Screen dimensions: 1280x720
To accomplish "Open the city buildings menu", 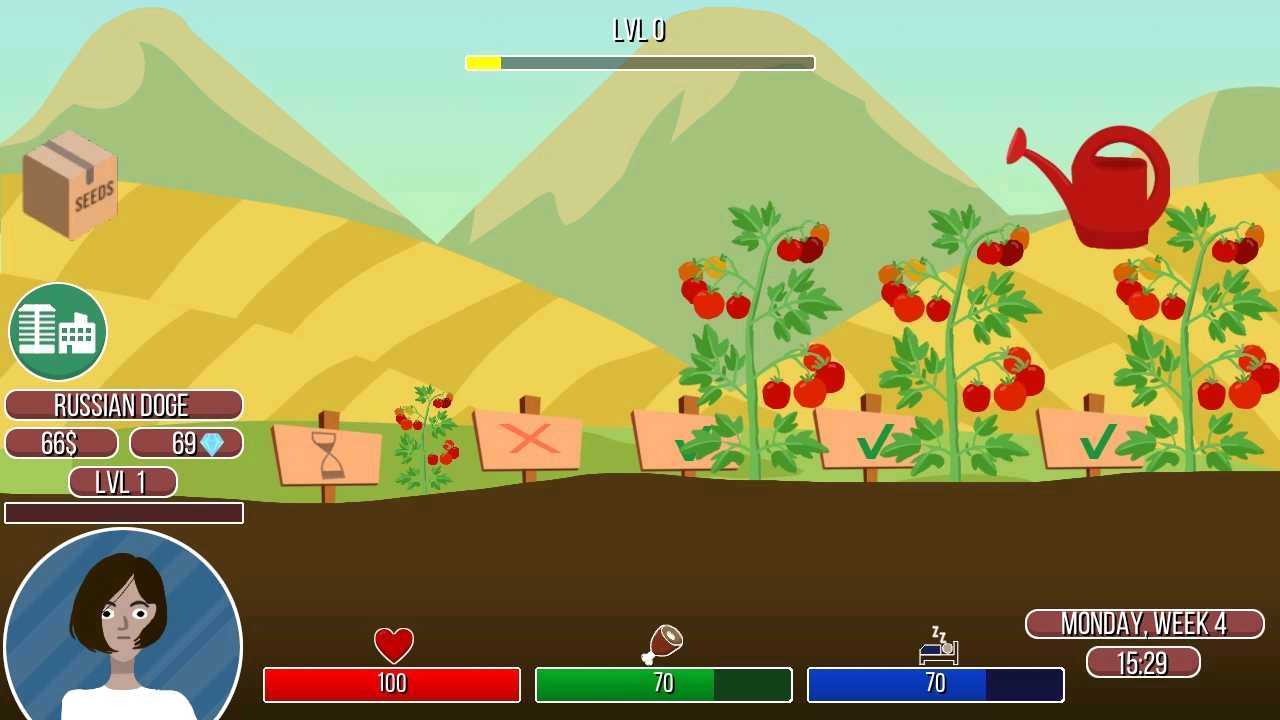I will [57, 332].
